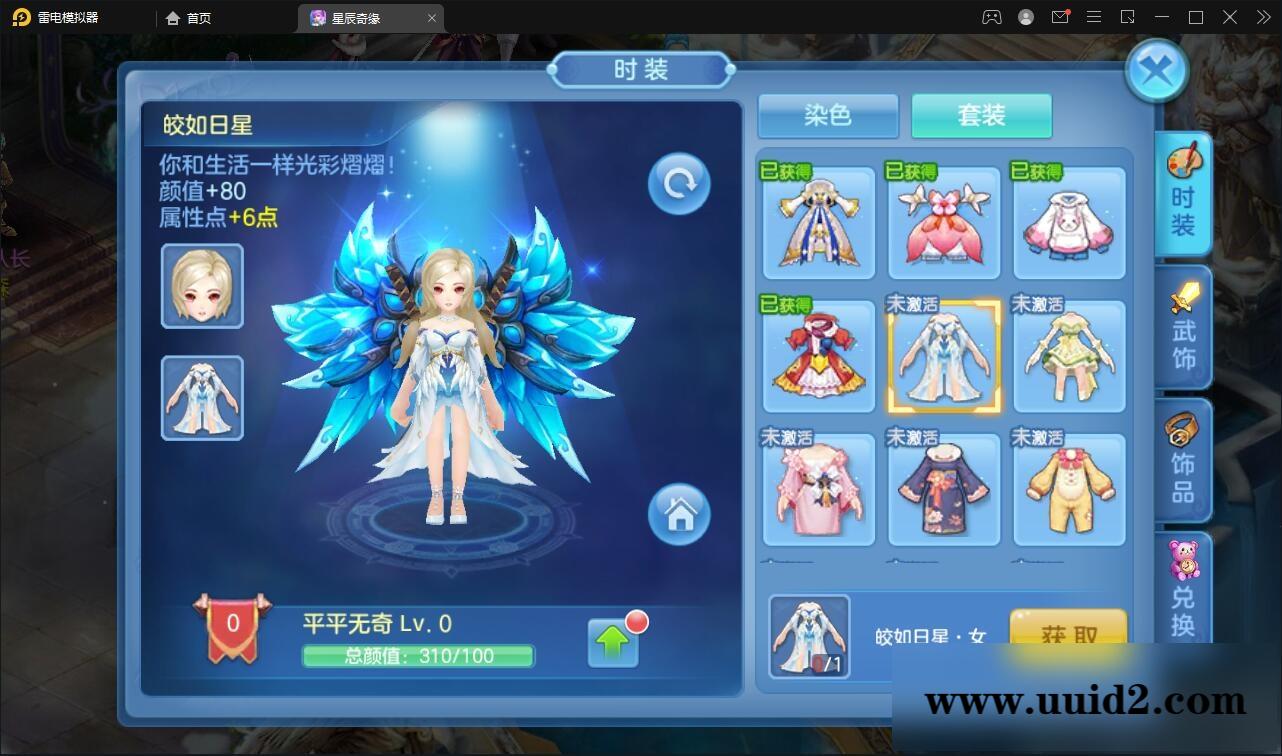Switch to the 染色 dye tab
This screenshot has width=1282, height=756.
[829, 116]
